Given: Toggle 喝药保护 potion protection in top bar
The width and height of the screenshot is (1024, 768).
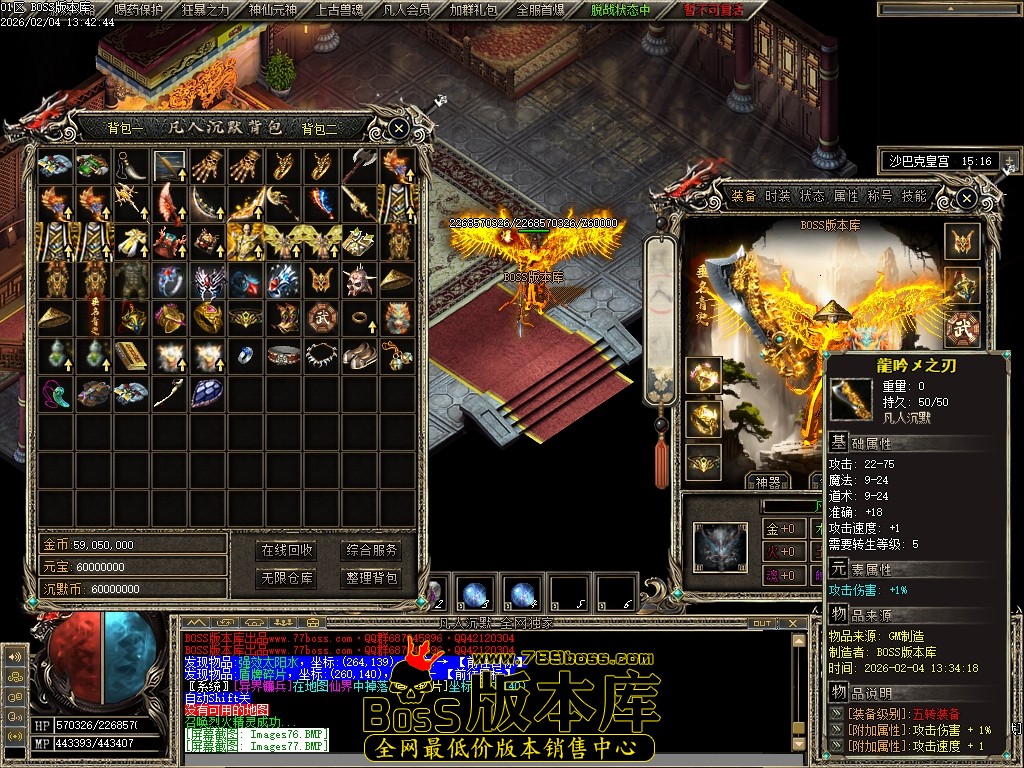Looking at the screenshot, I should click(139, 10).
